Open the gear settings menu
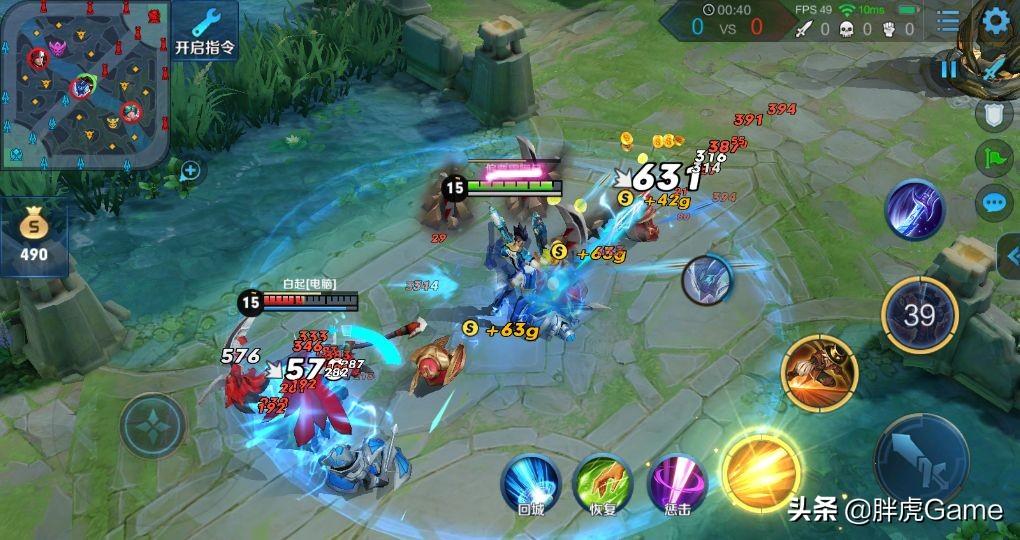1020x540 pixels. tap(994, 22)
